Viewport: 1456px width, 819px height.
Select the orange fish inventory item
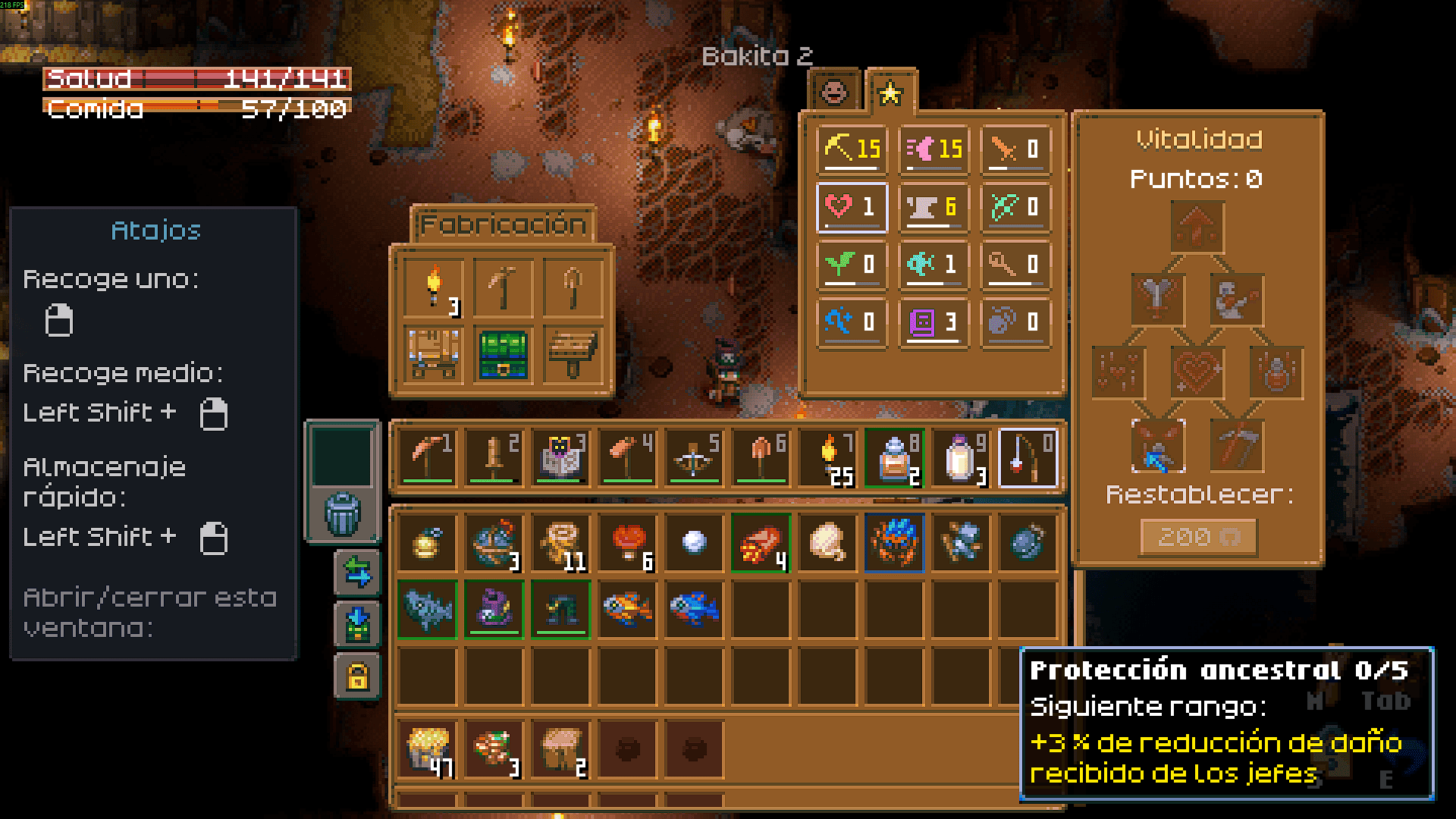tap(628, 608)
